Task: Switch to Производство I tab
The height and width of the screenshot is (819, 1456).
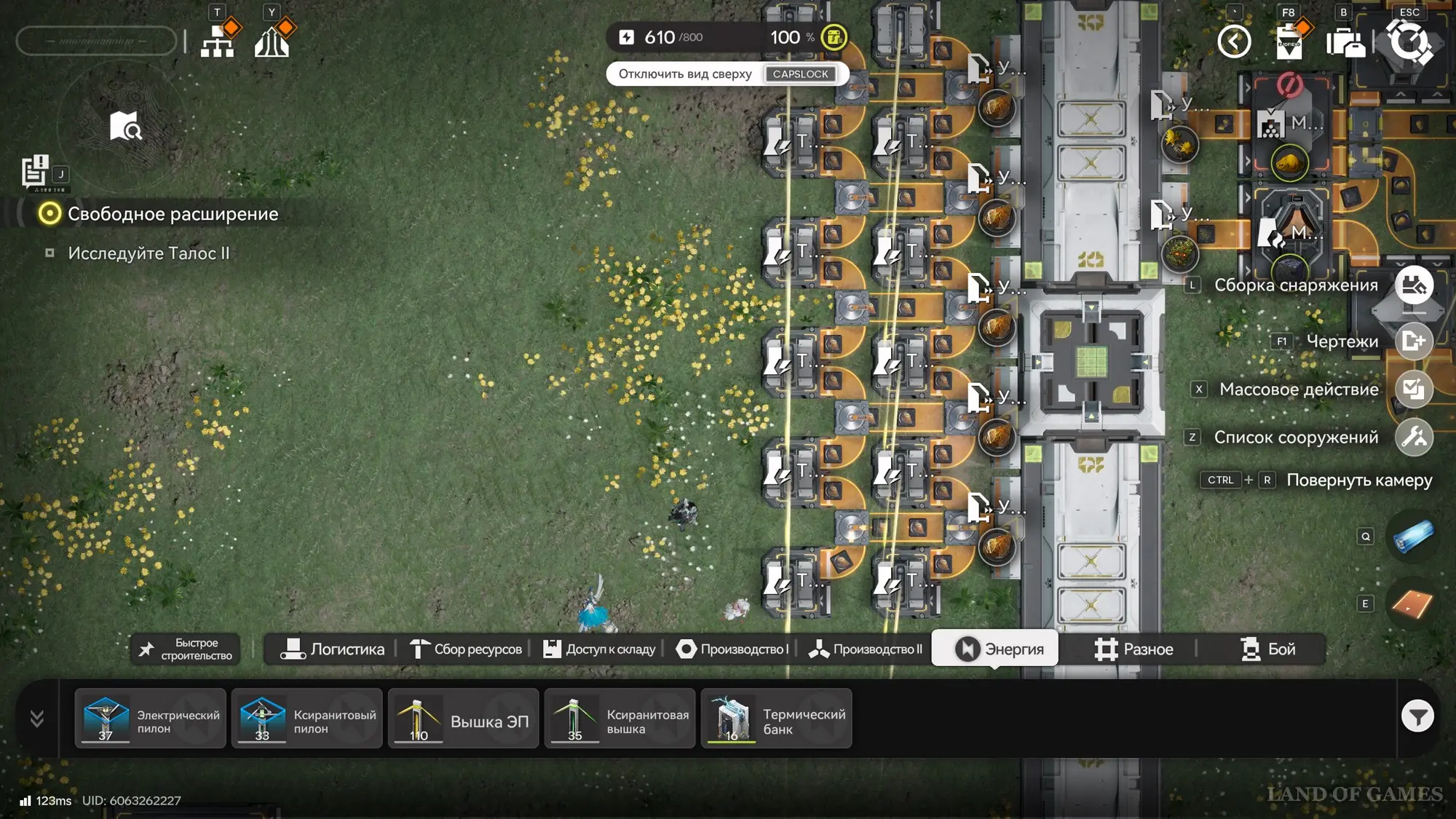Action: pyautogui.click(x=732, y=649)
